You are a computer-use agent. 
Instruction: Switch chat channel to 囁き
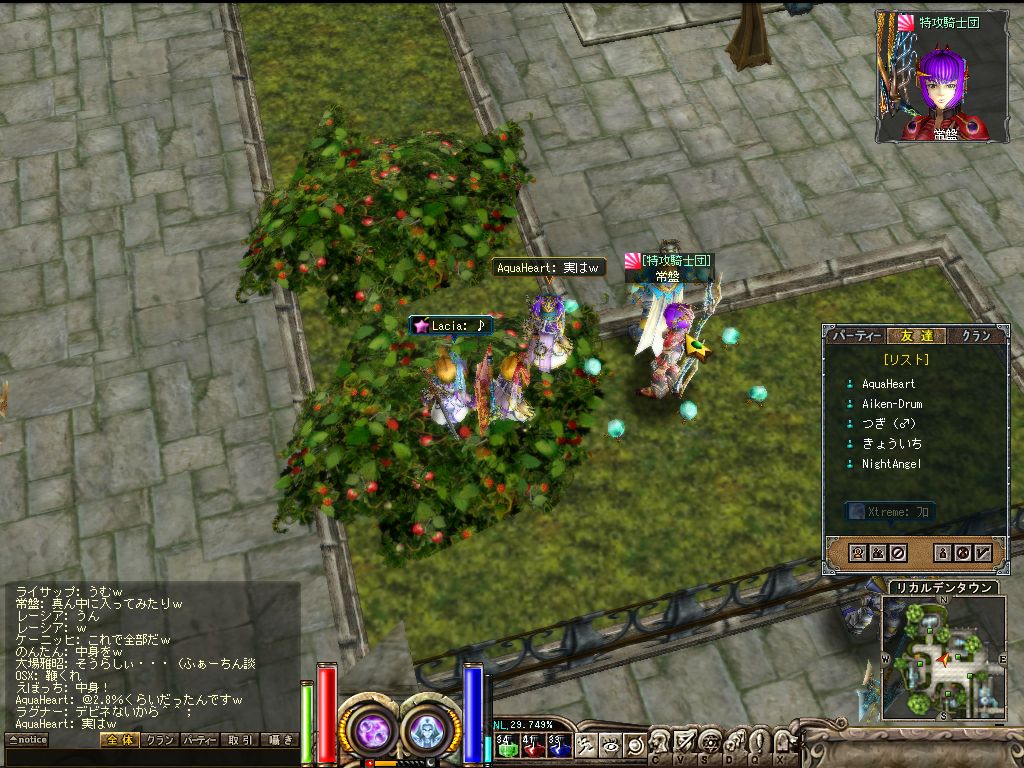pyautogui.click(x=279, y=740)
